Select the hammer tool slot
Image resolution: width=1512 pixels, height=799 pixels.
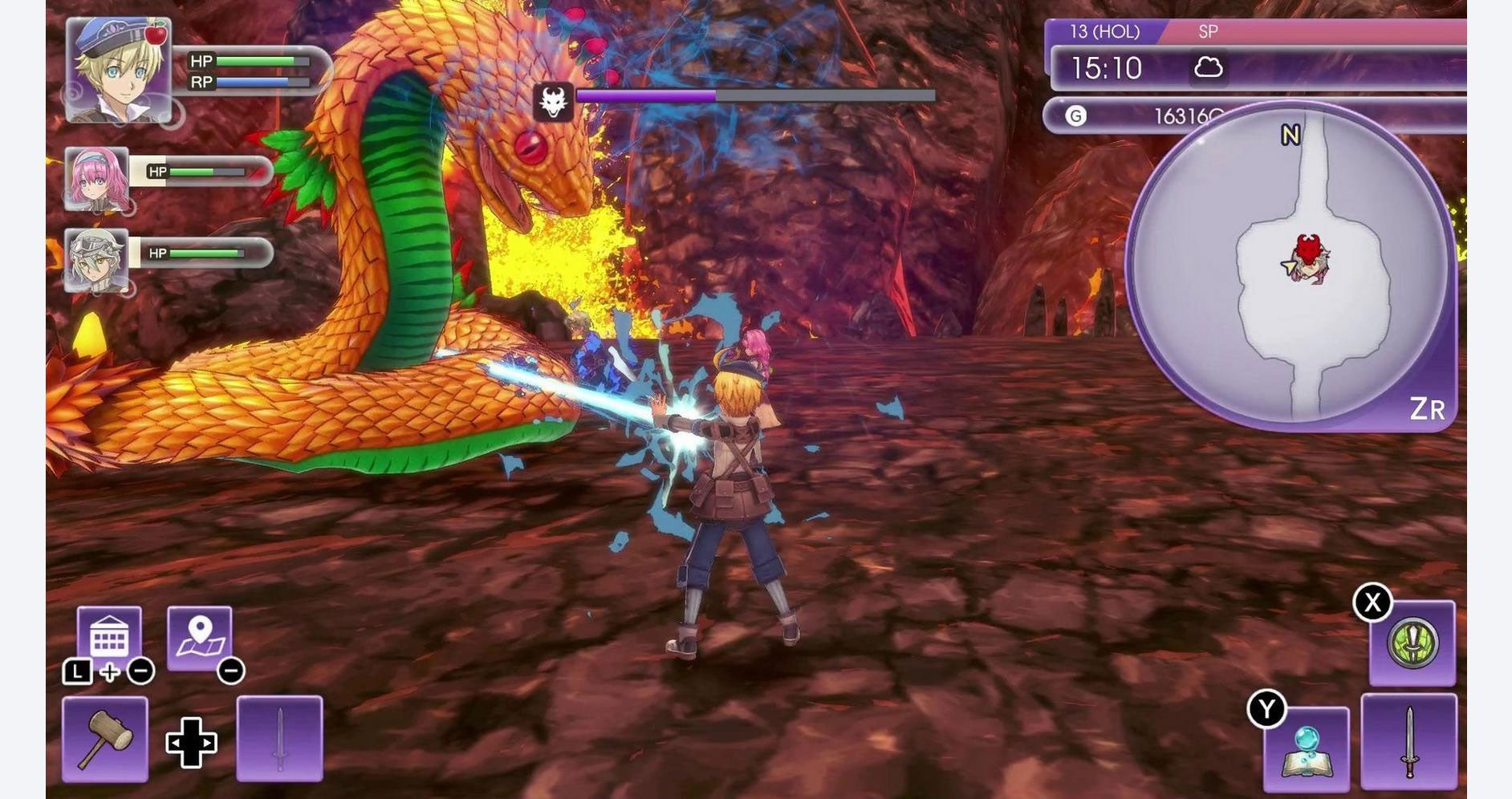click(x=105, y=739)
